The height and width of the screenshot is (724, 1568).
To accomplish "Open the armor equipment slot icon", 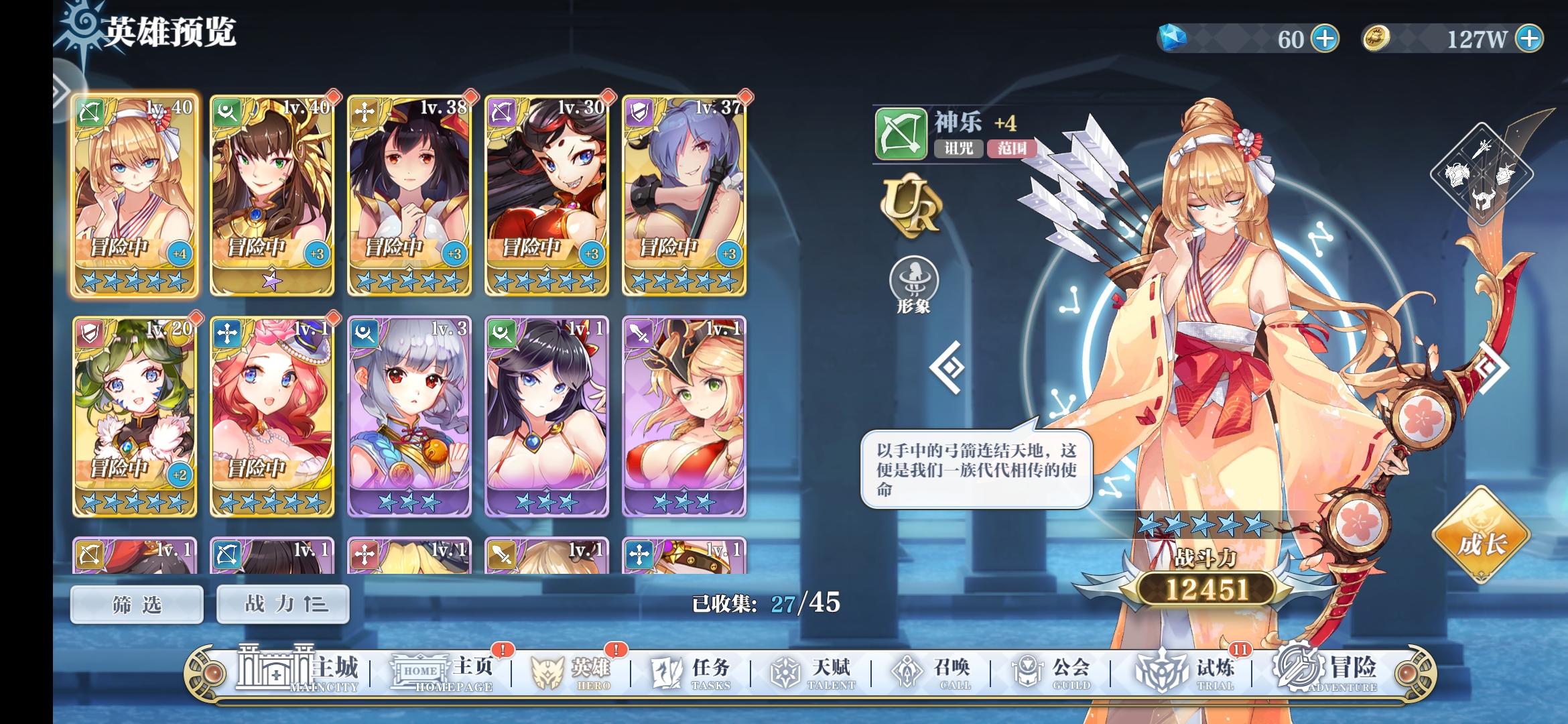I will (x=1457, y=174).
